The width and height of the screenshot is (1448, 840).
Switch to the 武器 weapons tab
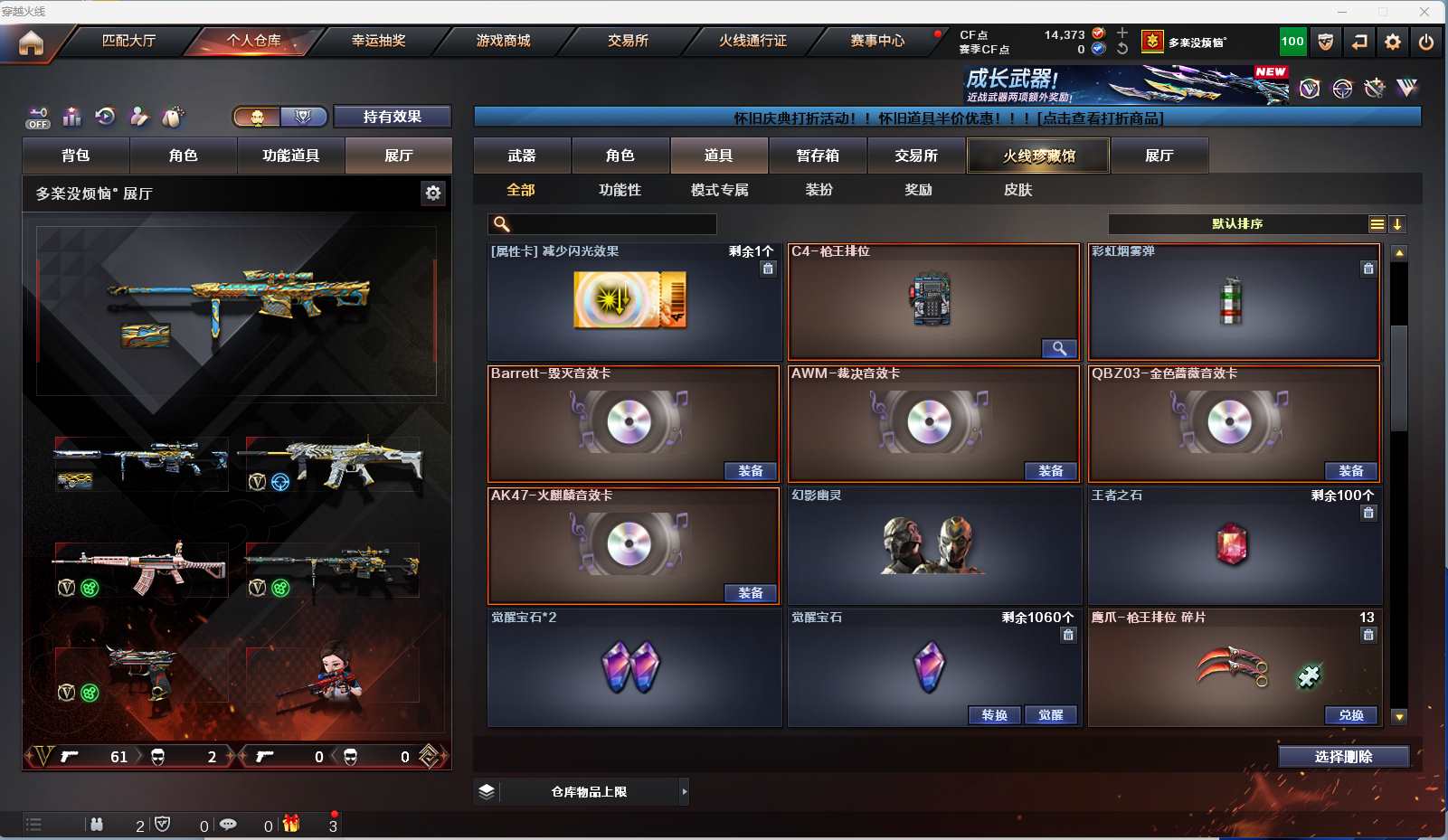[522, 156]
